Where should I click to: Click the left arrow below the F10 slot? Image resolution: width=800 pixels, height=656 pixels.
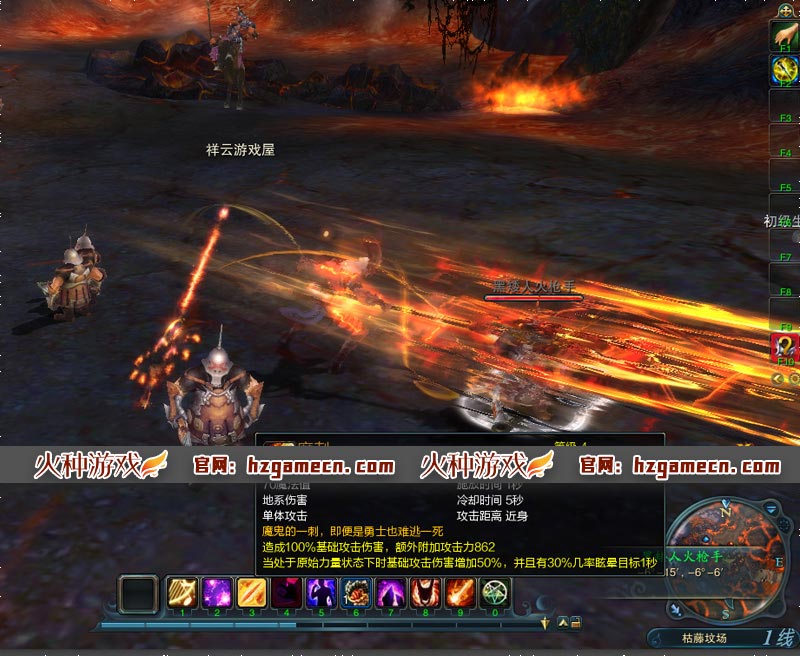pyautogui.click(x=776, y=378)
